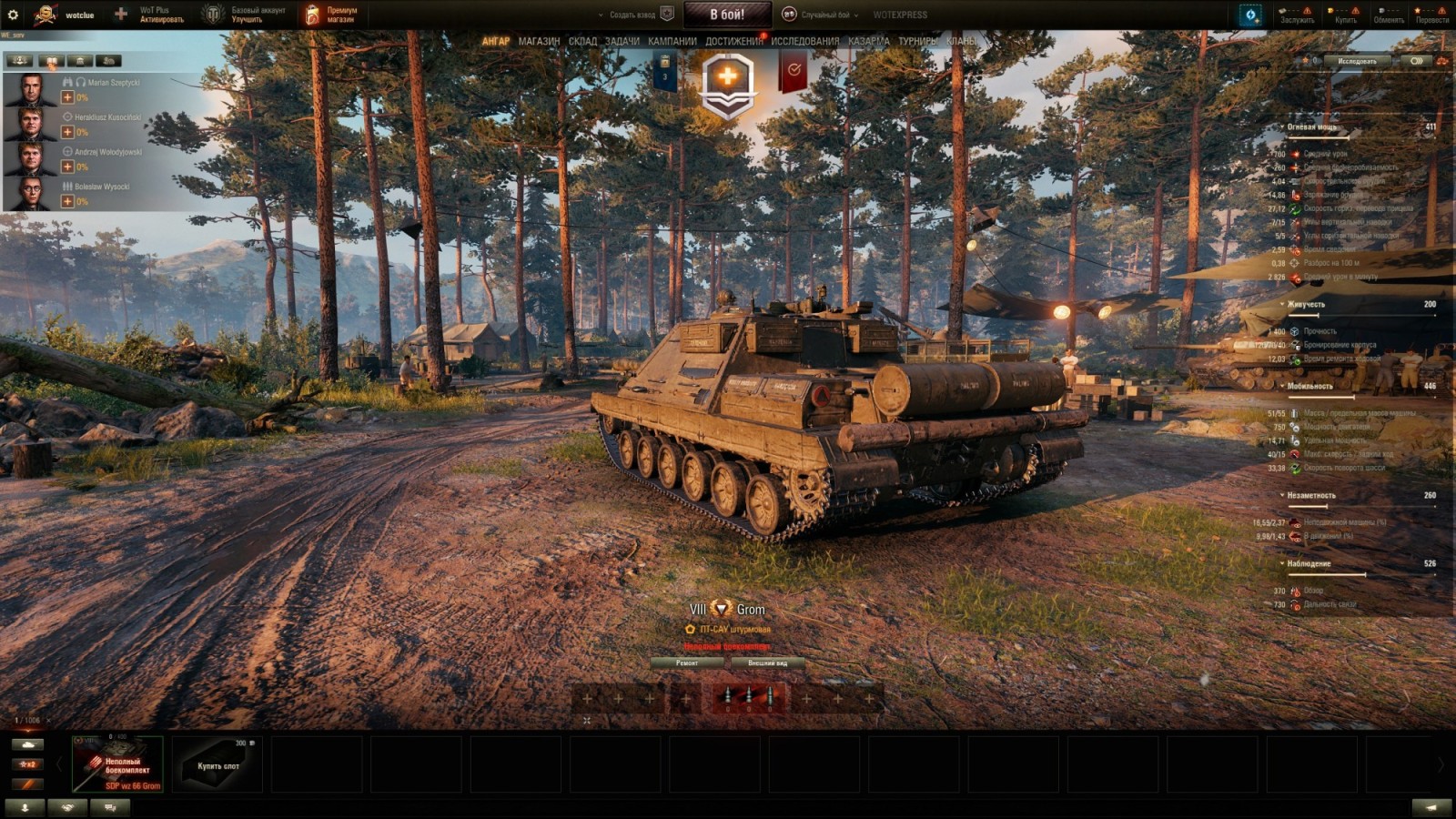Switch to the КАЗАРМА tab
Image resolution: width=1456 pixels, height=819 pixels.
click(x=868, y=42)
